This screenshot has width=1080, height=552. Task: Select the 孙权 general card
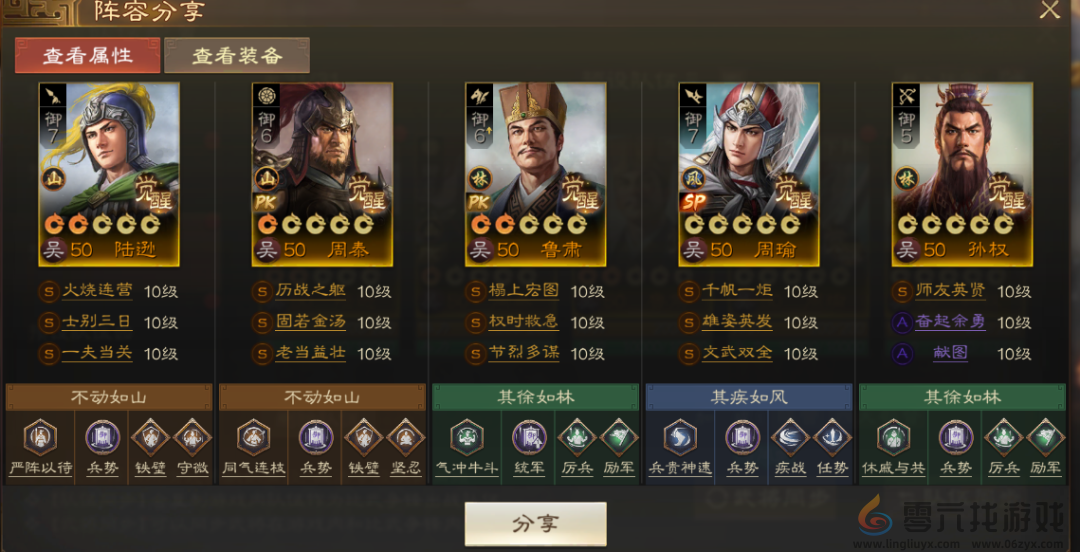tap(962, 173)
